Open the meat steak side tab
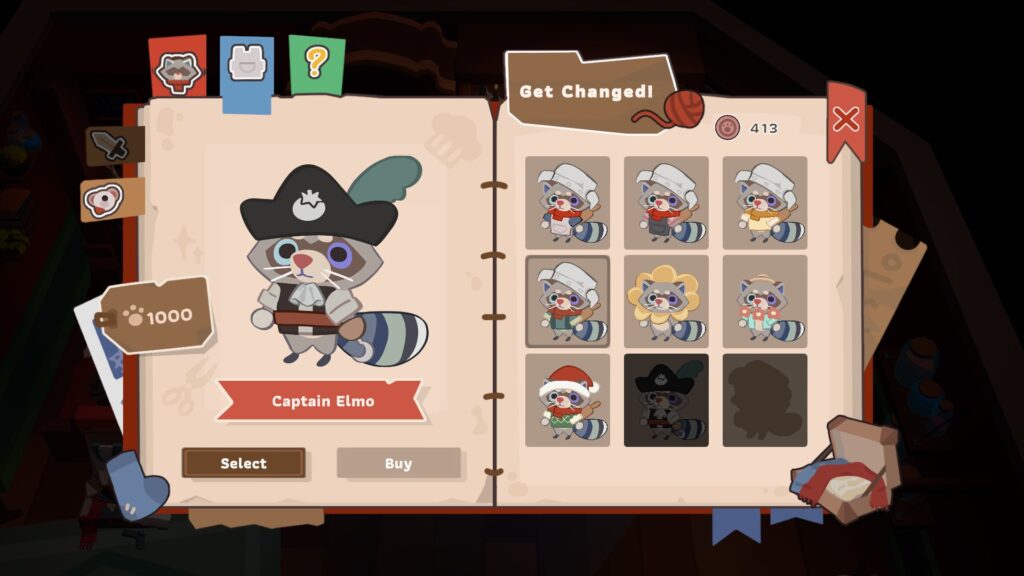 (x=104, y=199)
